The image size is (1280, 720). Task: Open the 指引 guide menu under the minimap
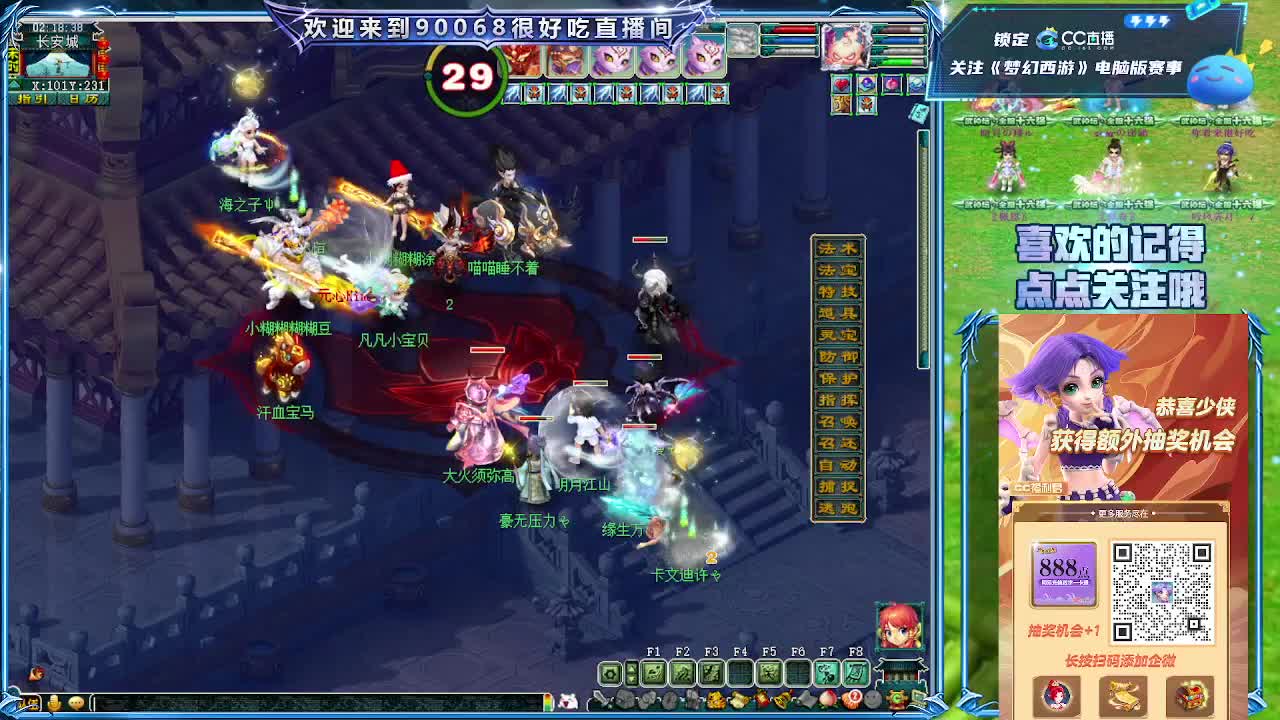coord(35,98)
